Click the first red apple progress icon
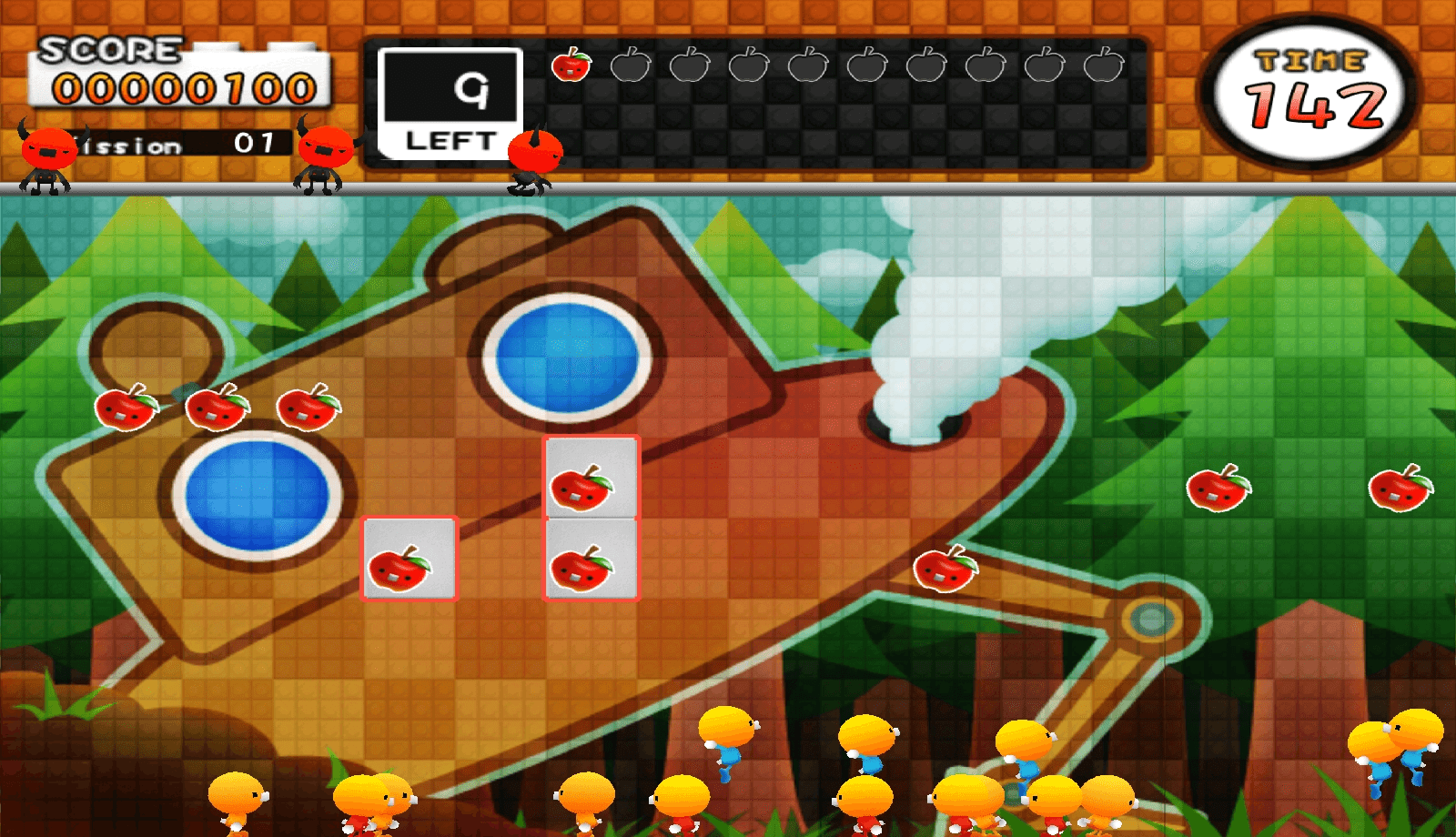The height and width of the screenshot is (837, 1456). point(571,66)
